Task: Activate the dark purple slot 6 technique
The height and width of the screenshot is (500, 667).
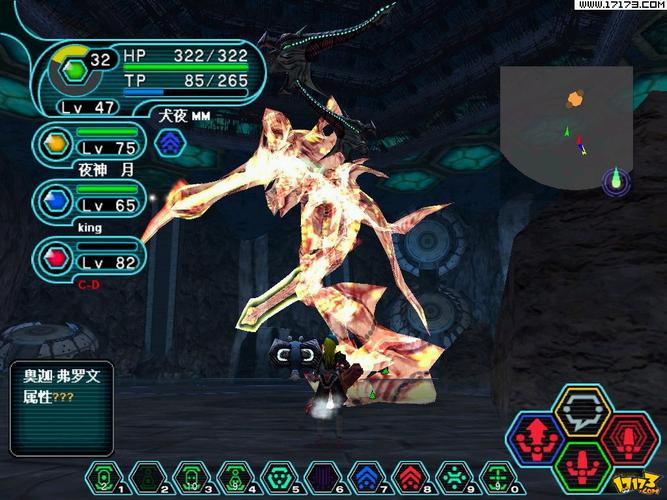Action: pos(321,477)
